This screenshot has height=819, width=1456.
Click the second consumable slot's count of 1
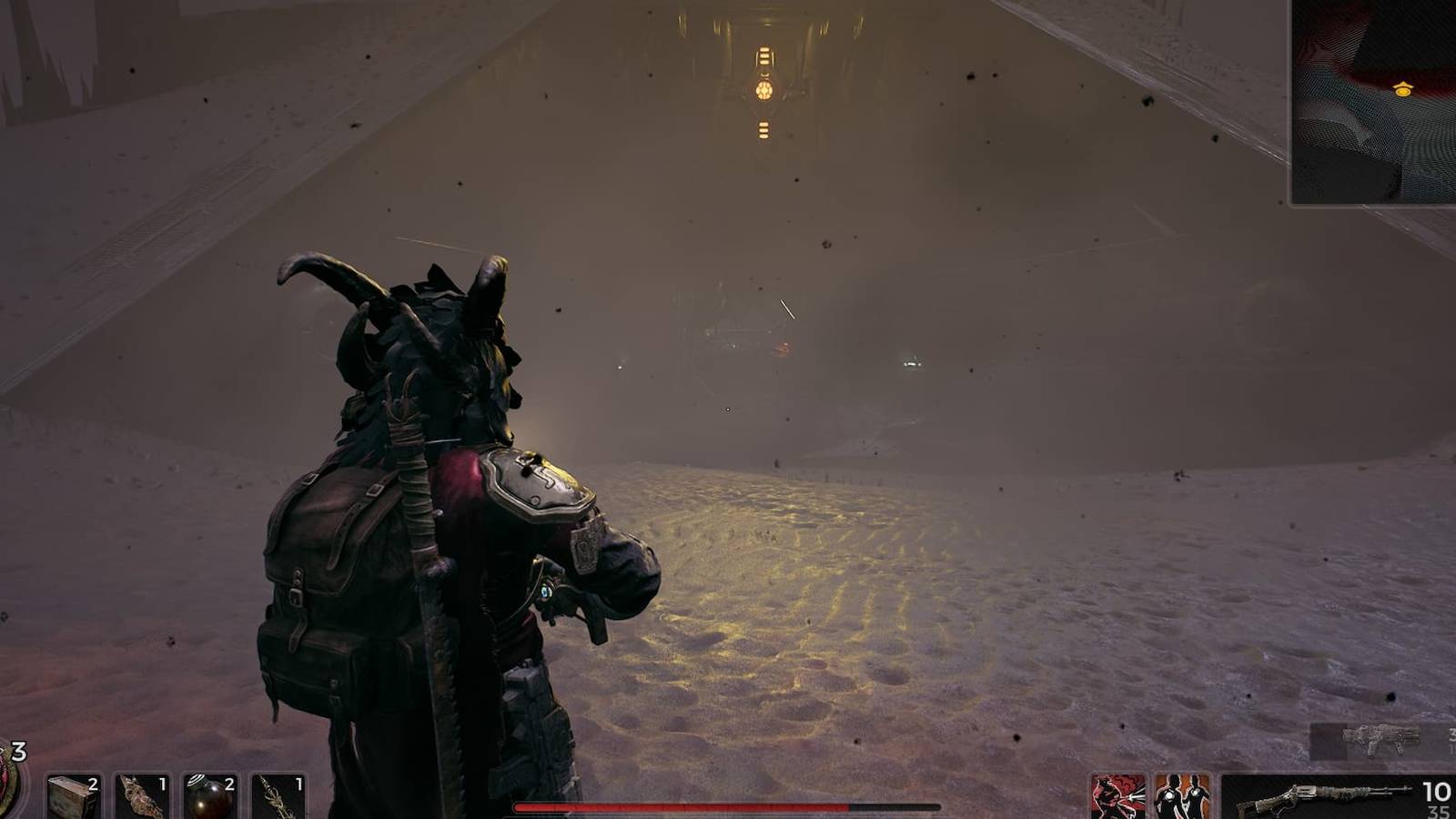tap(162, 784)
